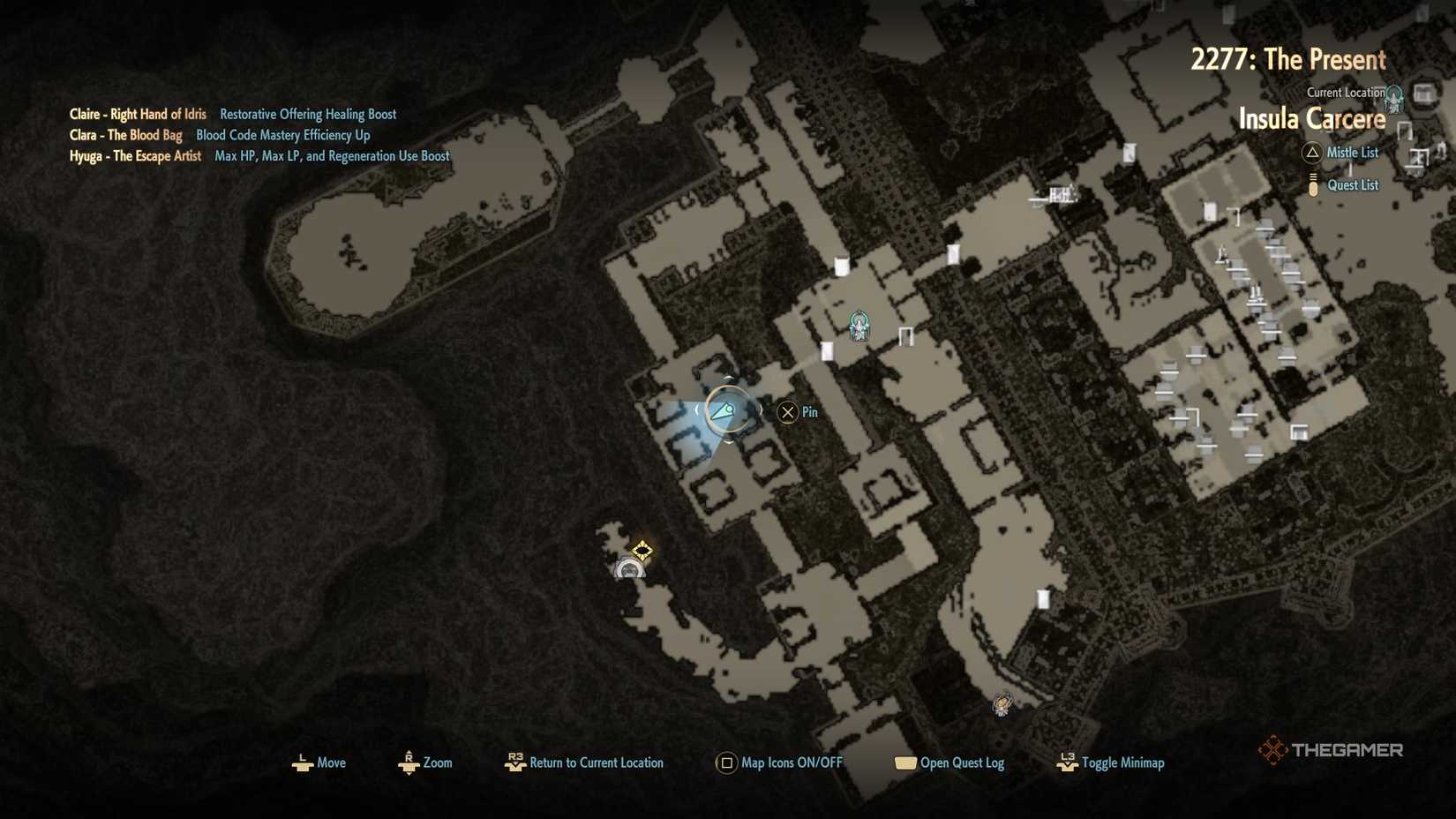Screen dimensions: 1456x819
Task: Click the compass pin cursor on the map
Action: 727,409
